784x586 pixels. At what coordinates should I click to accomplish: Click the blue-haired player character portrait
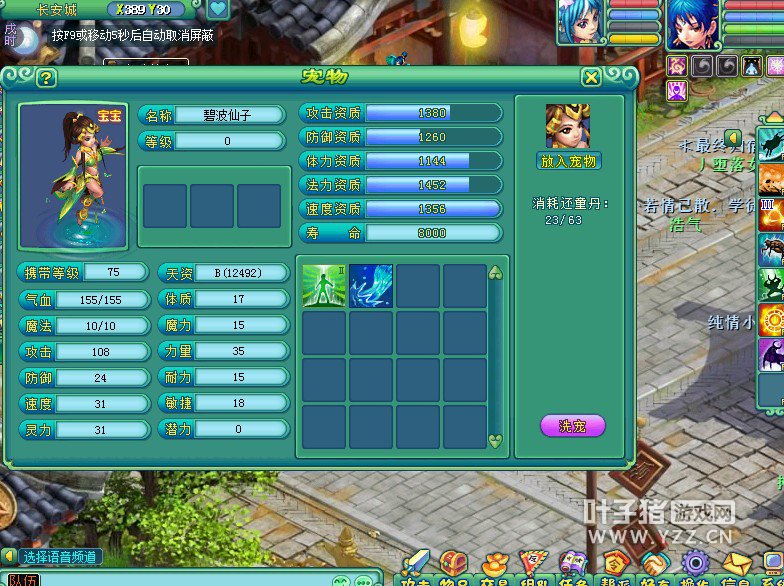click(x=692, y=24)
